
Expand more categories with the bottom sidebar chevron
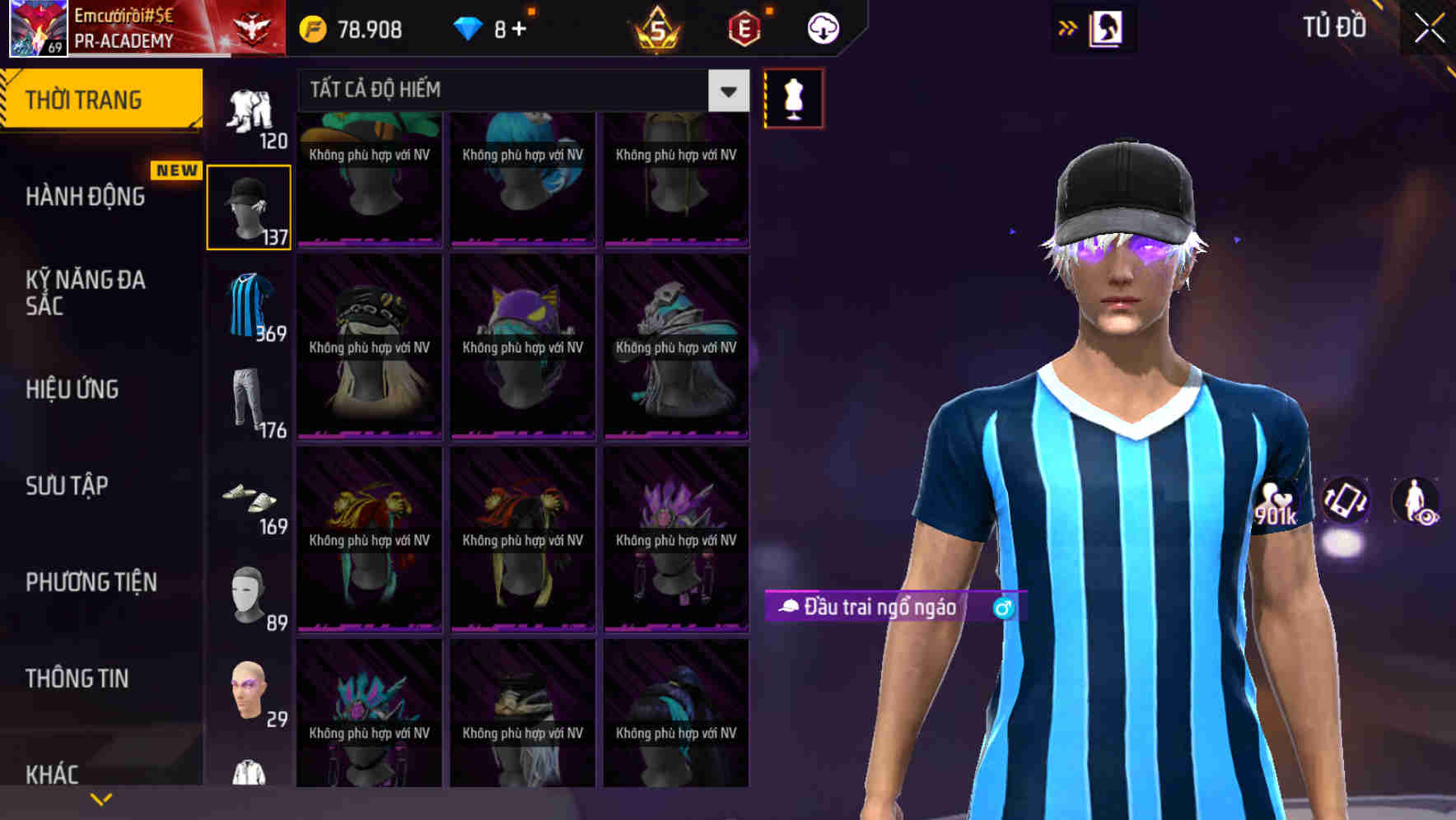pos(100,798)
